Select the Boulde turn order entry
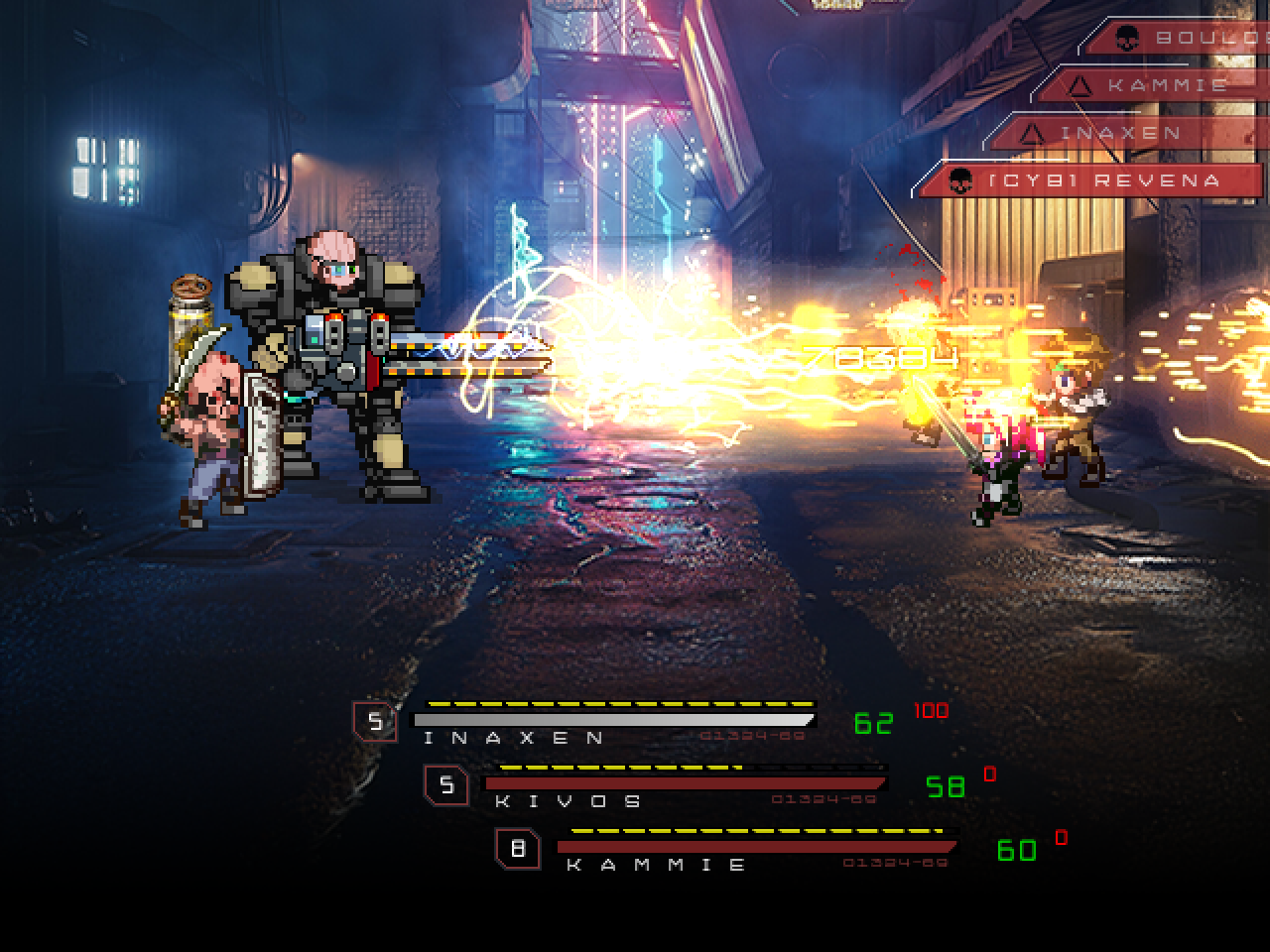The height and width of the screenshot is (952, 1270). click(1181, 38)
